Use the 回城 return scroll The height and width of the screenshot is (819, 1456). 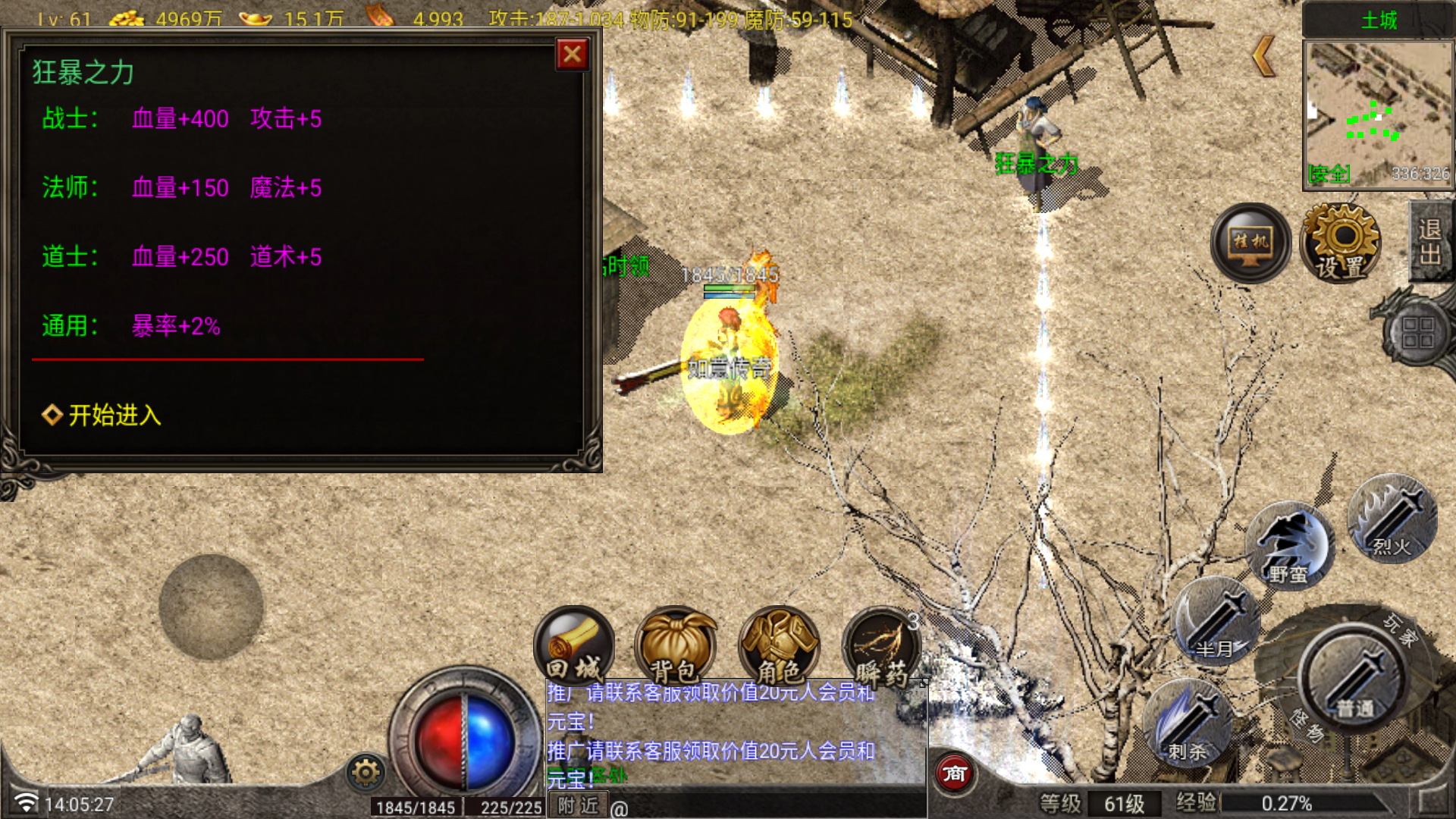click(x=574, y=645)
